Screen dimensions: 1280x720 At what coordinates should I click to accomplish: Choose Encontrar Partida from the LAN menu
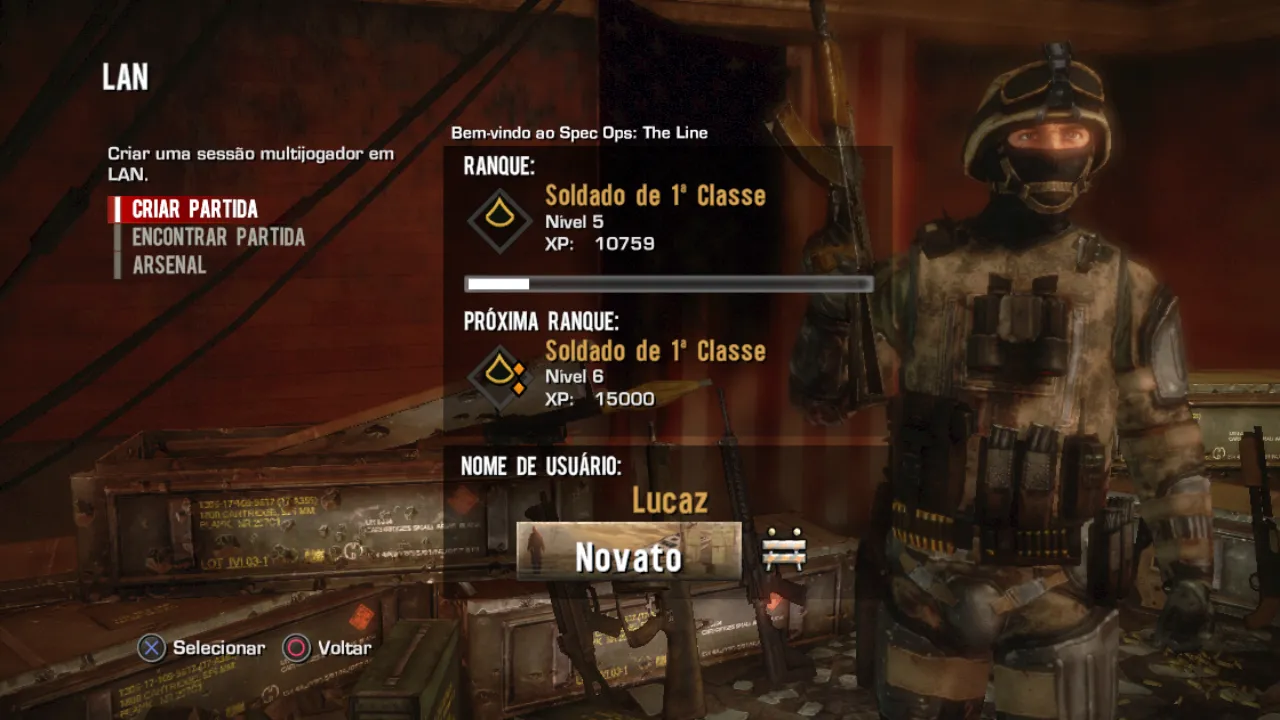click(x=218, y=237)
